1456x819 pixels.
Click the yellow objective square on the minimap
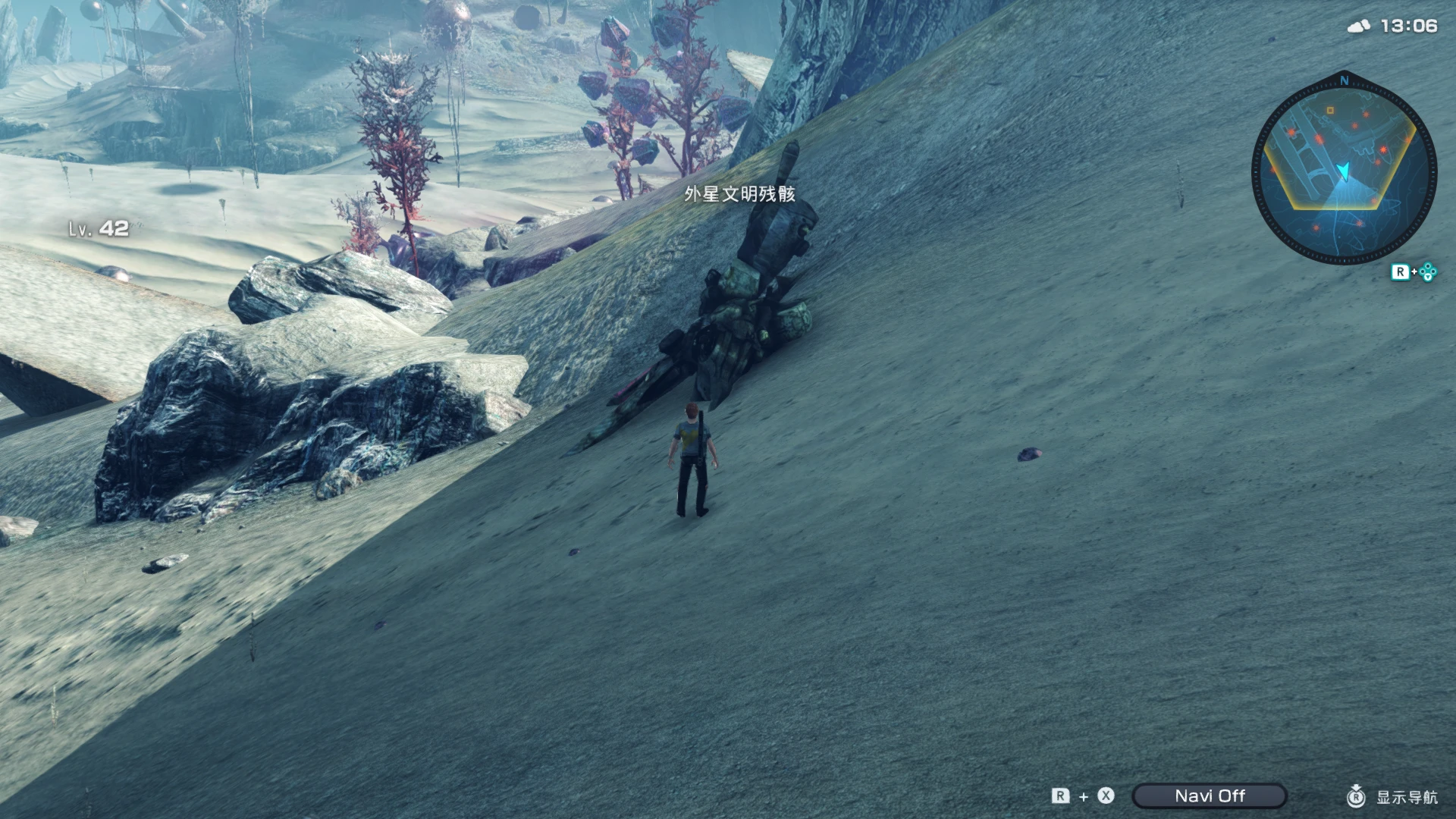click(x=1330, y=110)
